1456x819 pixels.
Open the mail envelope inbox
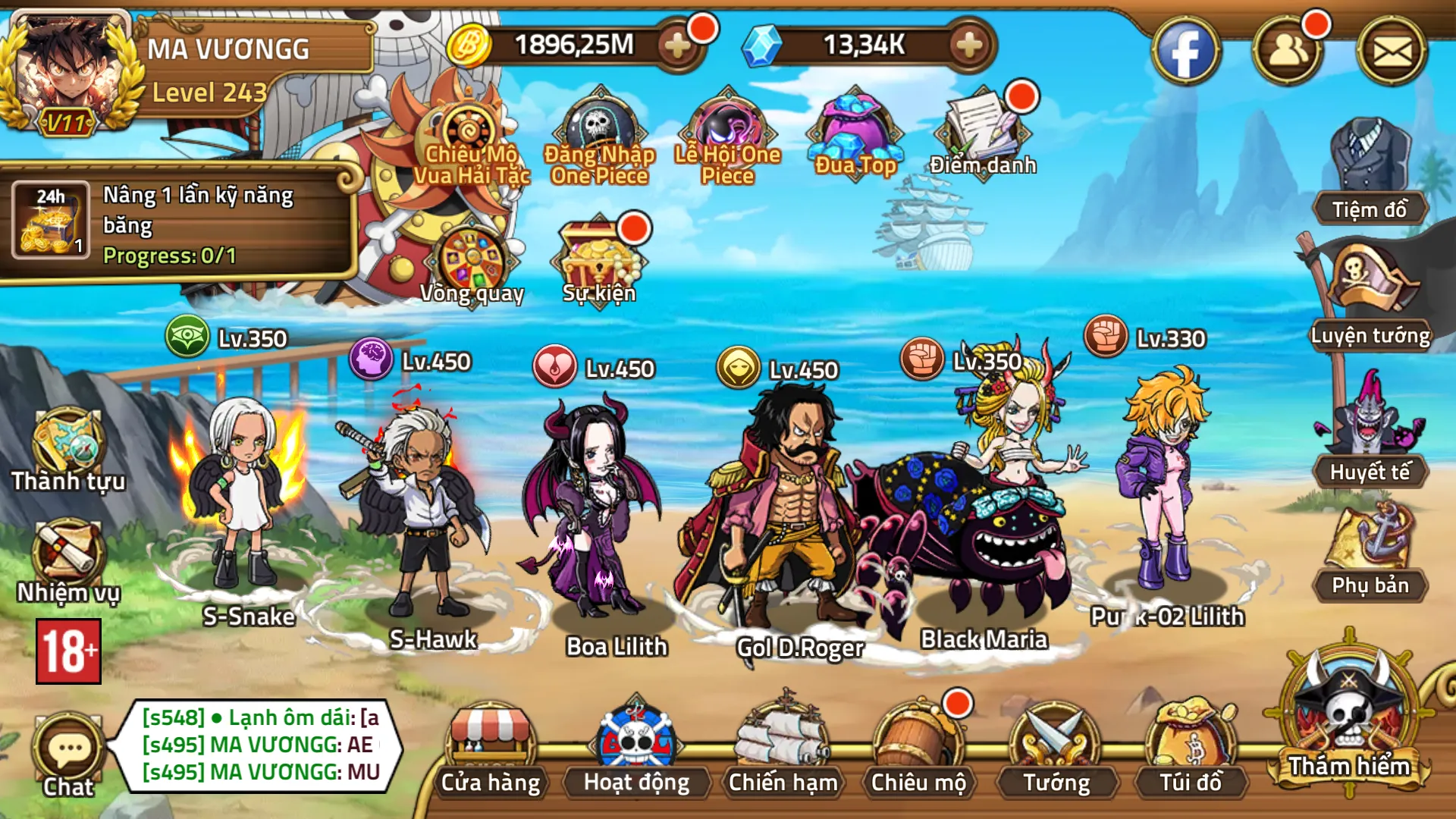tap(1392, 52)
